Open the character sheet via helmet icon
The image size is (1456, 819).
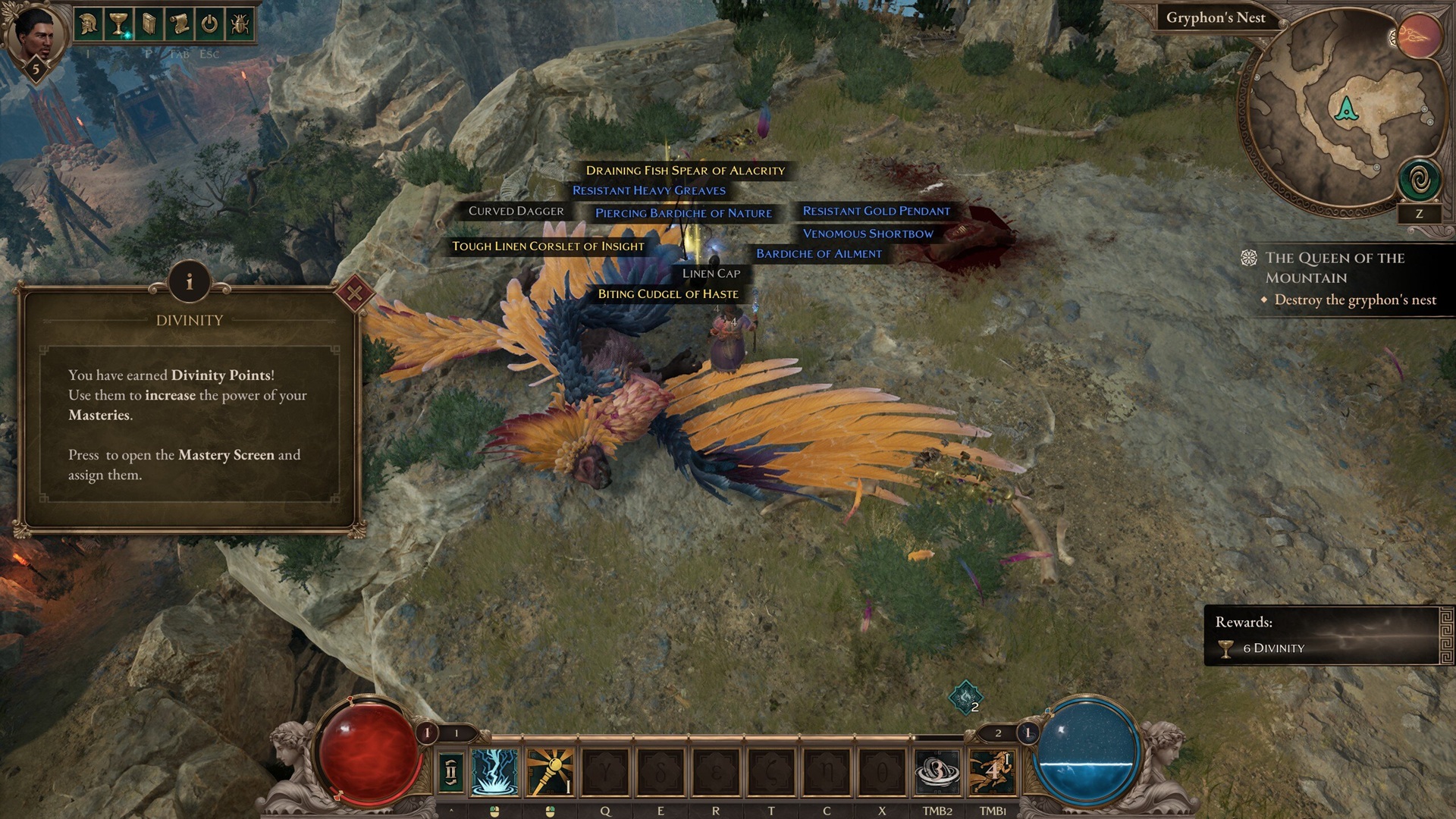coord(88,24)
